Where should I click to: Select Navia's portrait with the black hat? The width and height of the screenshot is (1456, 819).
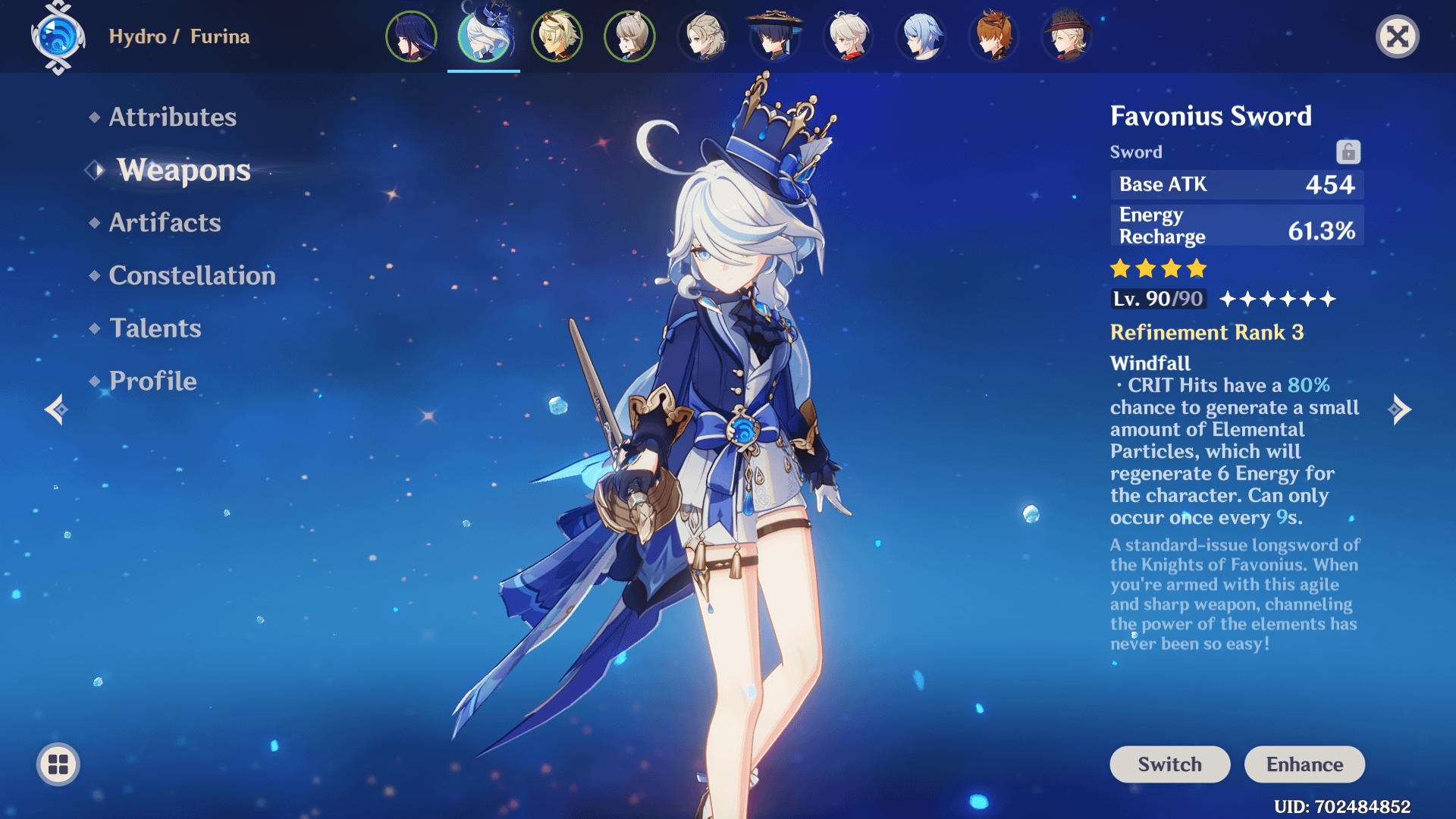click(x=1066, y=36)
